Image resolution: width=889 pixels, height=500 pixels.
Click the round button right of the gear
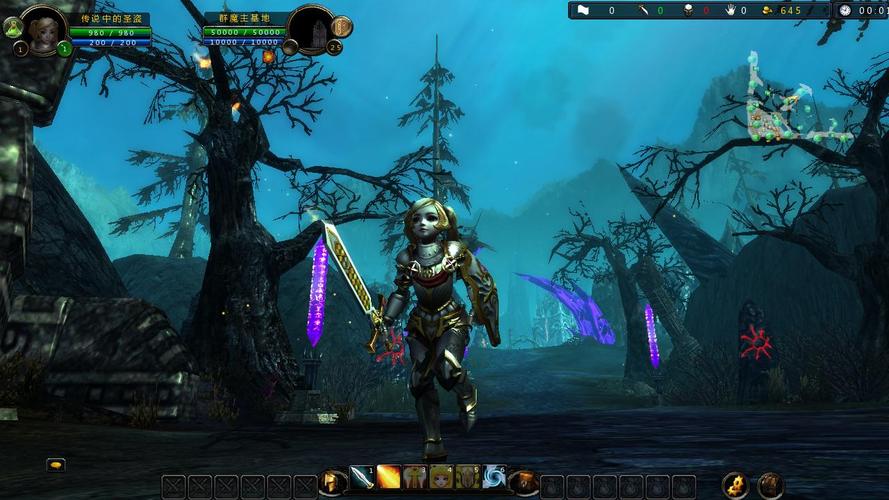(x=769, y=485)
